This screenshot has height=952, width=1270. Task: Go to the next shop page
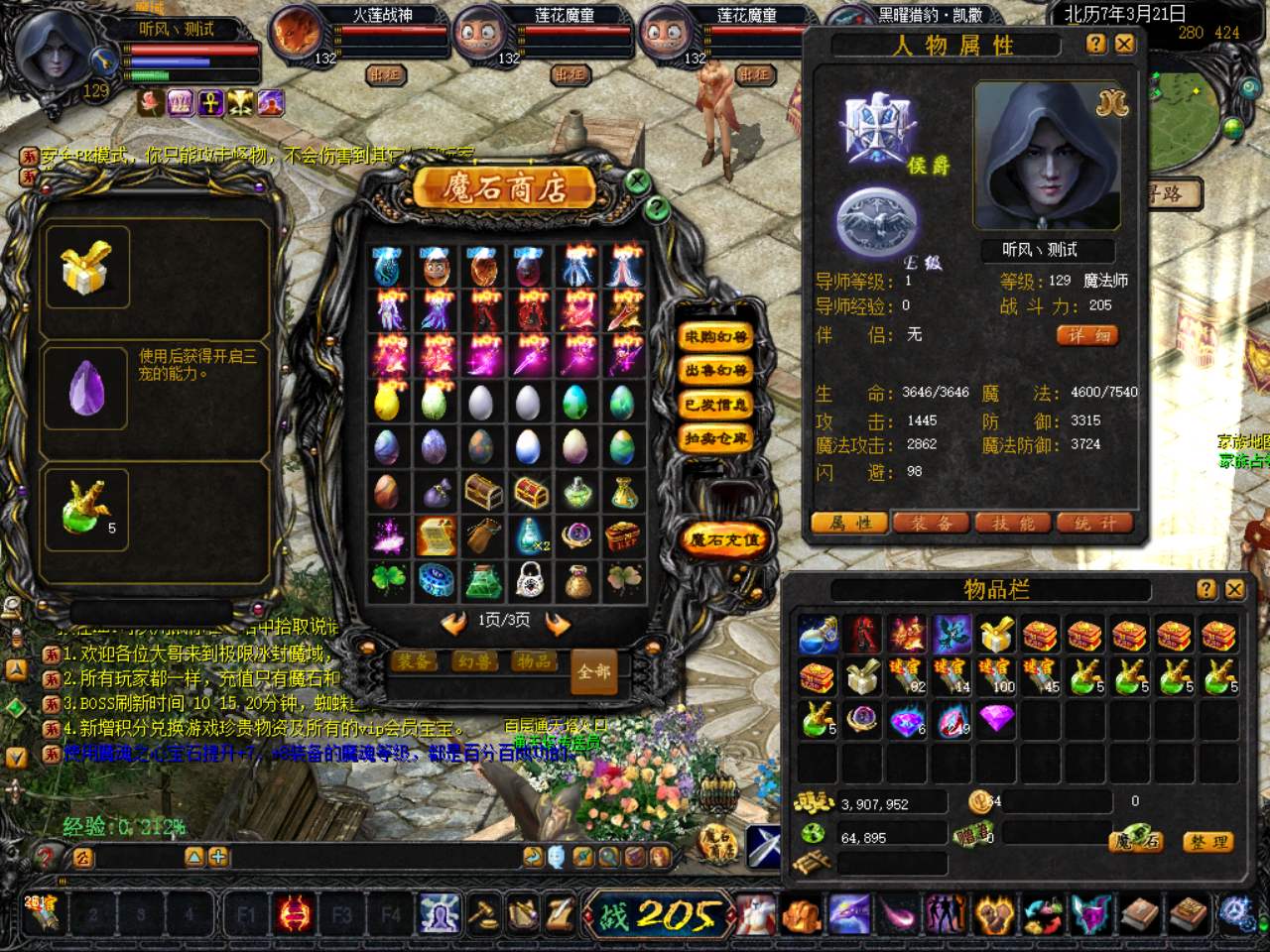coord(558,623)
